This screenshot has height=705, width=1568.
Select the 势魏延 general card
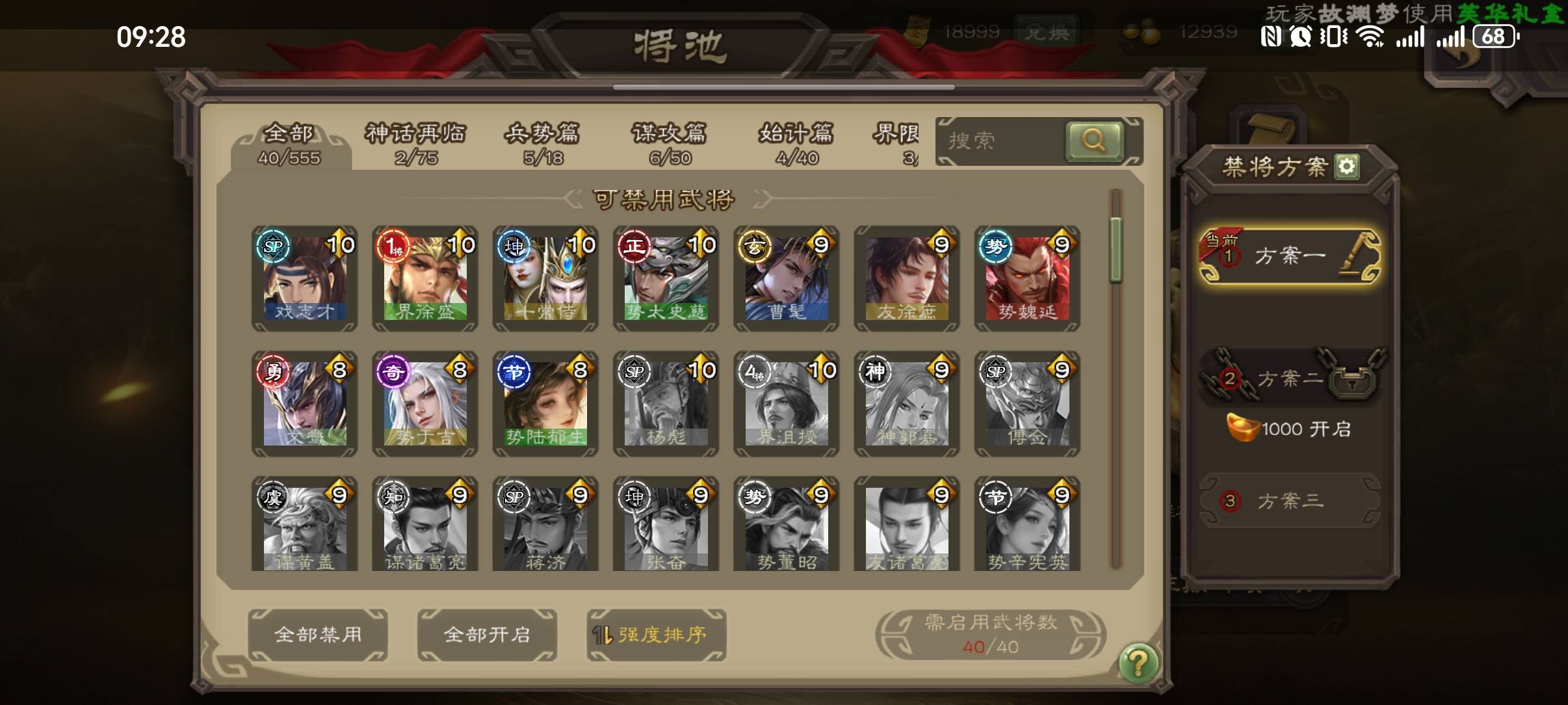[1027, 278]
